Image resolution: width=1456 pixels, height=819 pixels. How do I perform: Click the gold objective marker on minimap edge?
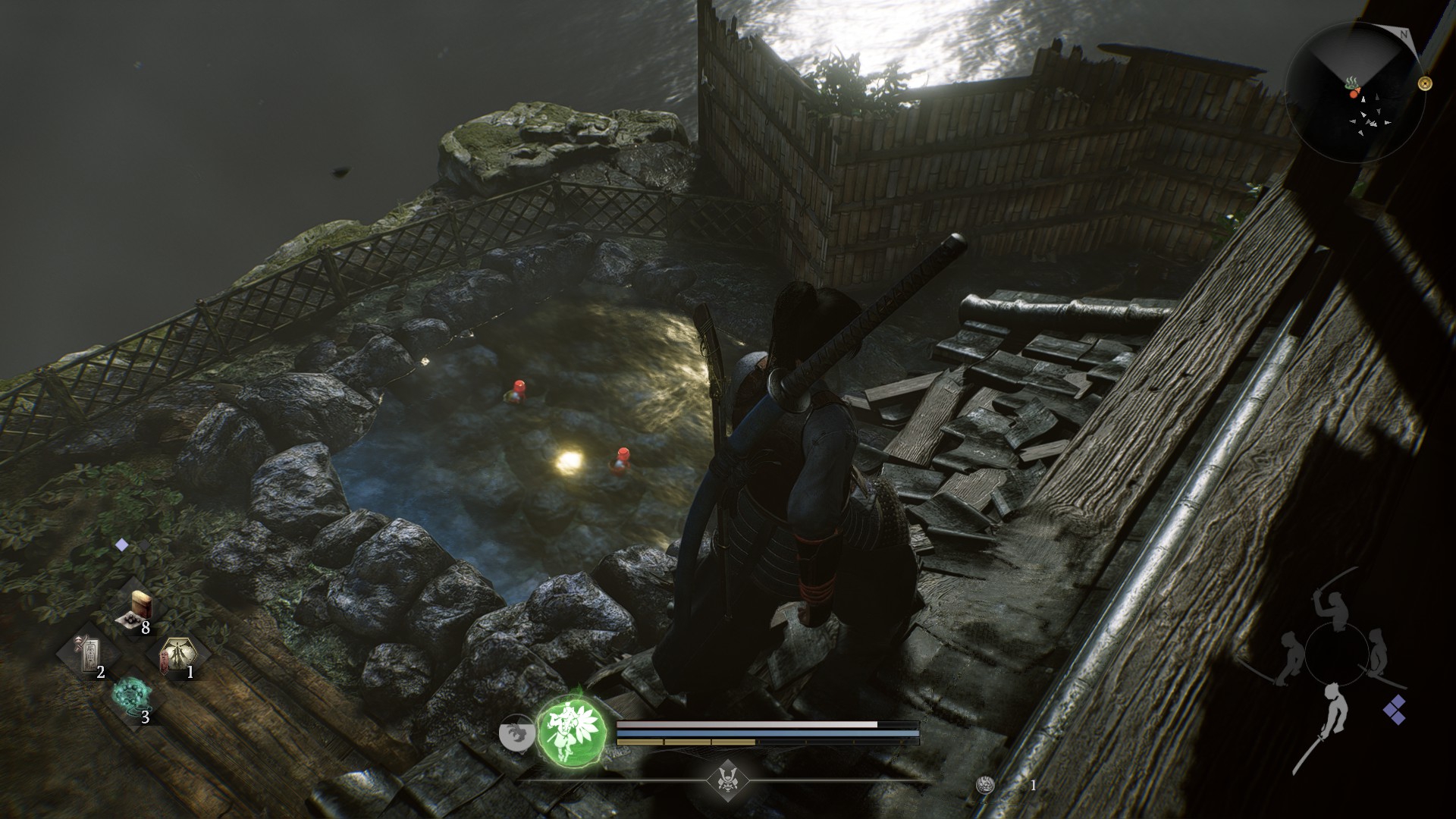[x=1424, y=83]
